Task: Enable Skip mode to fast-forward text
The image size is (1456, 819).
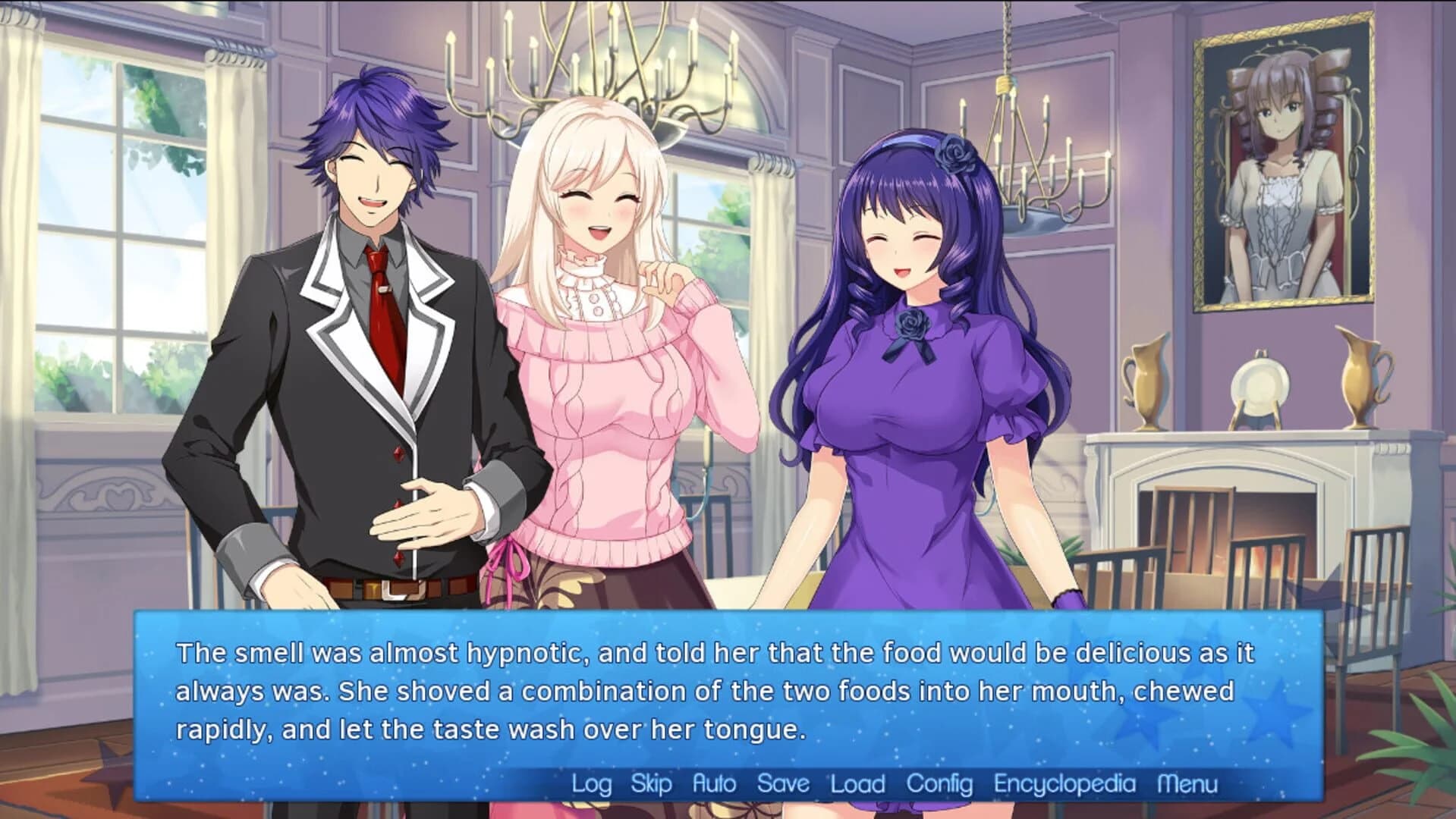Action: point(650,783)
